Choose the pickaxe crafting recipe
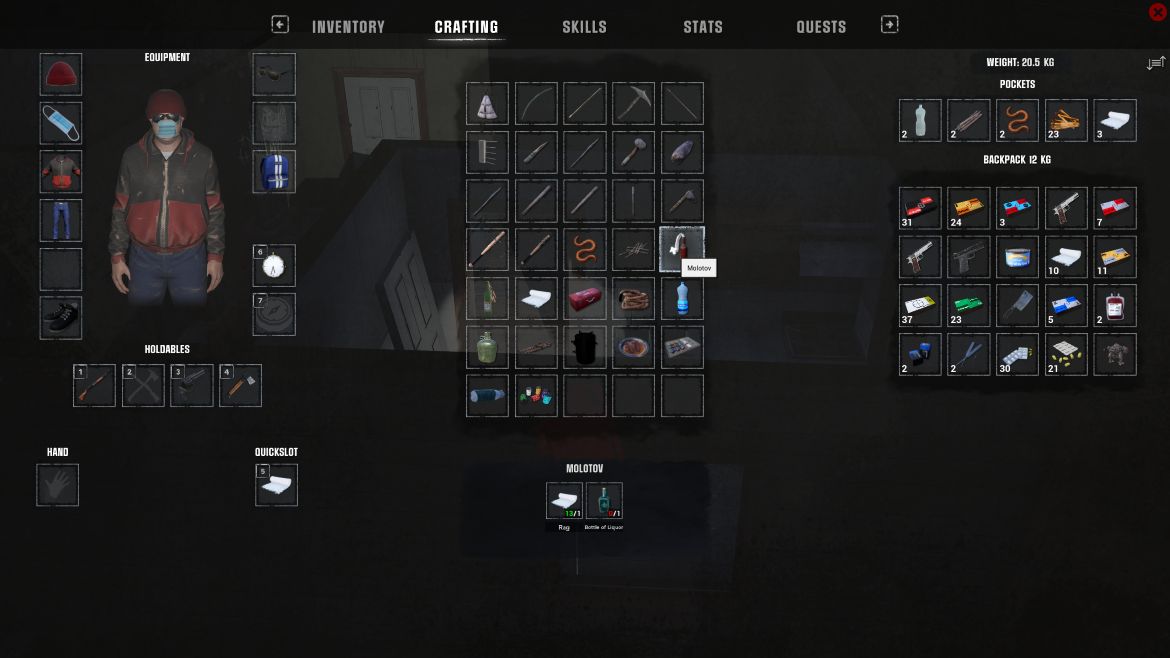This screenshot has height=658, width=1170. point(634,104)
